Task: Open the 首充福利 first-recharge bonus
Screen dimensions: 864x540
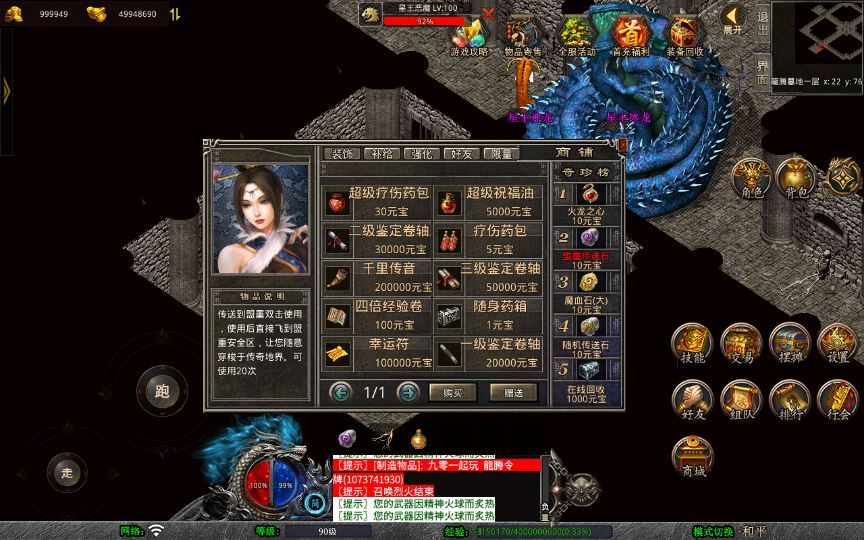Action: pos(630,36)
